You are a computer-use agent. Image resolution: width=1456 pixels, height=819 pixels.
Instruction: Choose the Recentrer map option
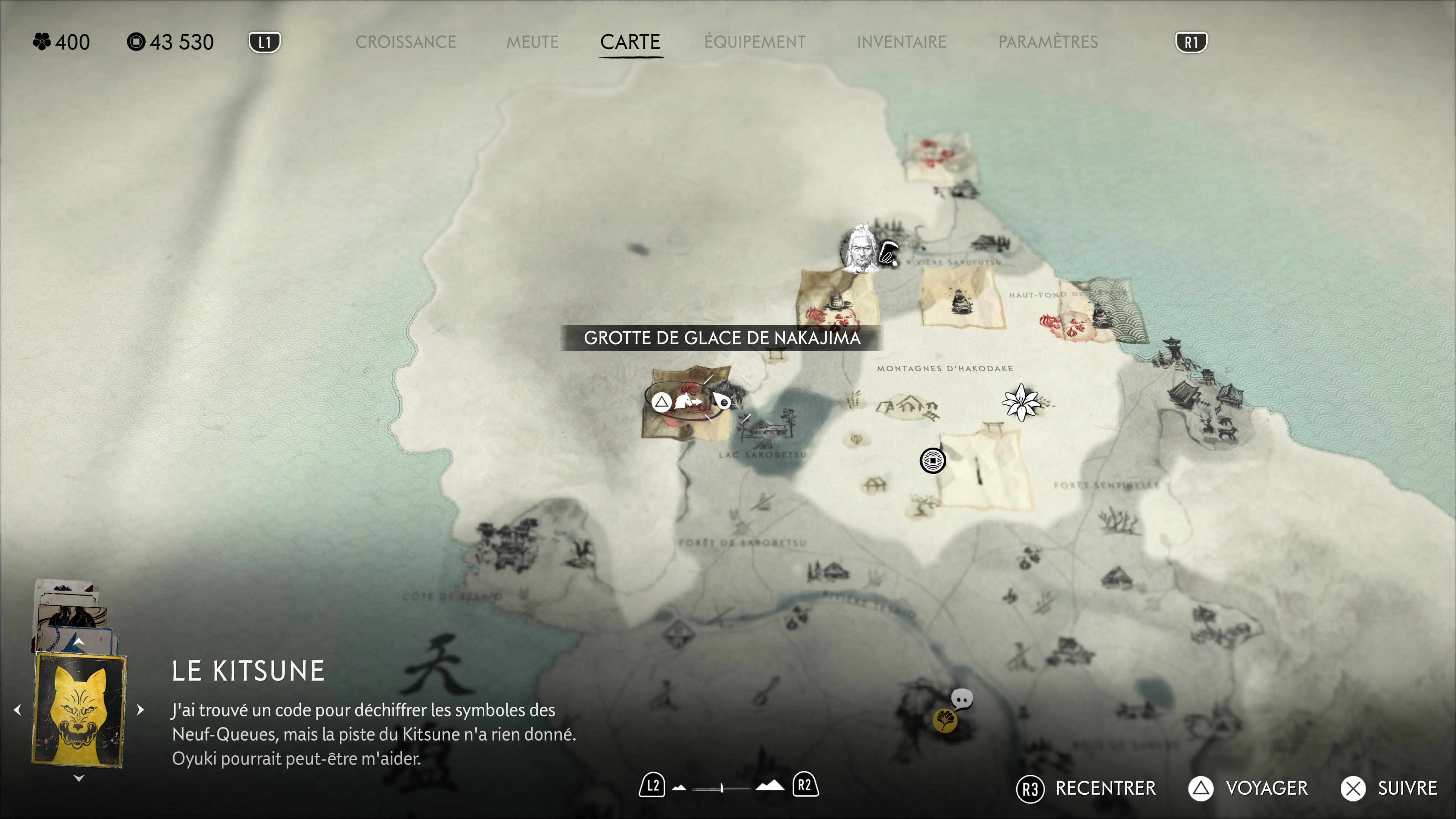tap(1086, 789)
